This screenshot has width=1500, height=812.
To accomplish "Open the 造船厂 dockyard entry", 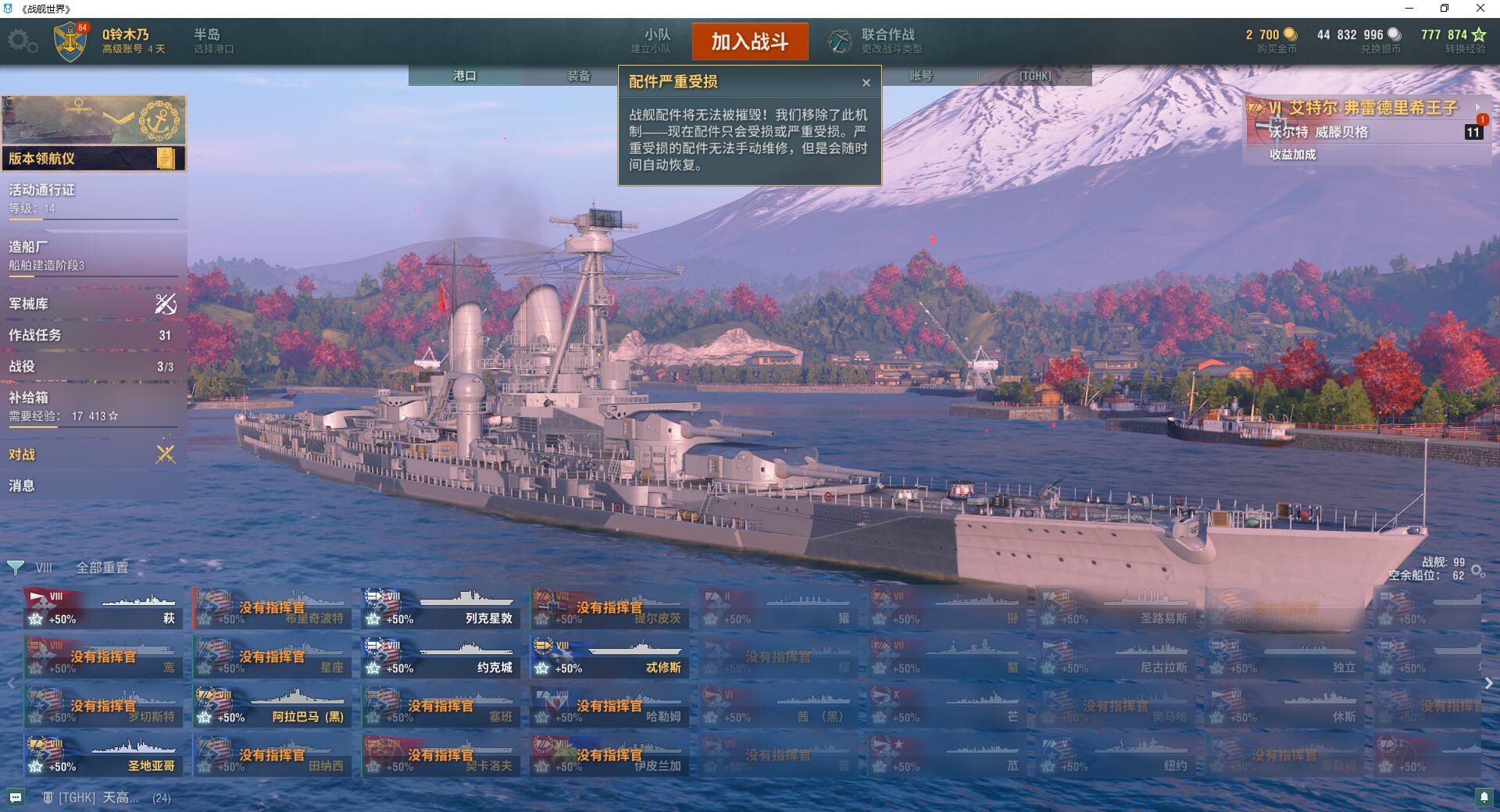I will pyautogui.click(x=92, y=255).
